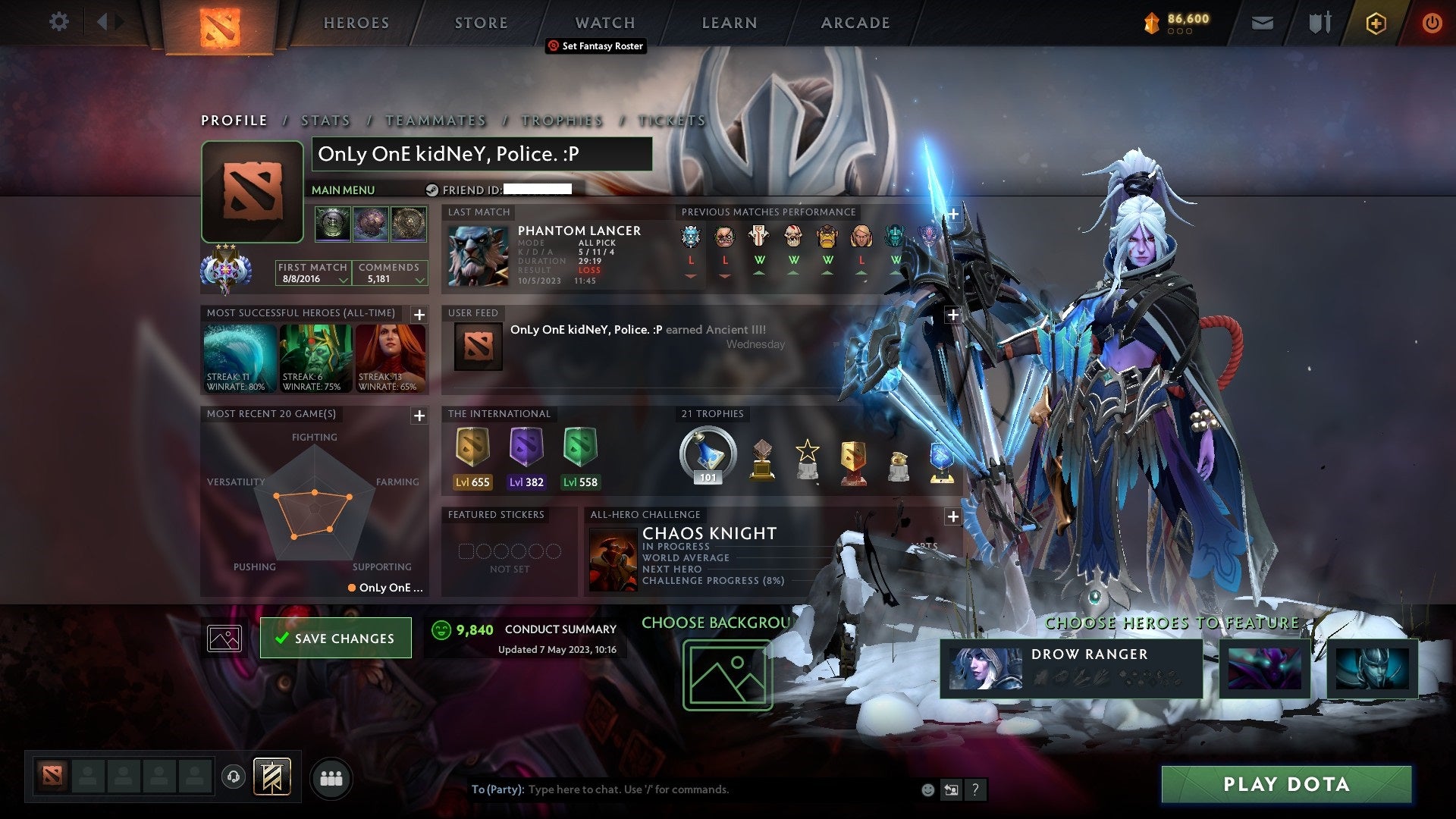1456x819 pixels.
Task: Switch to the STATS tab
Action: tap(324, 121)
